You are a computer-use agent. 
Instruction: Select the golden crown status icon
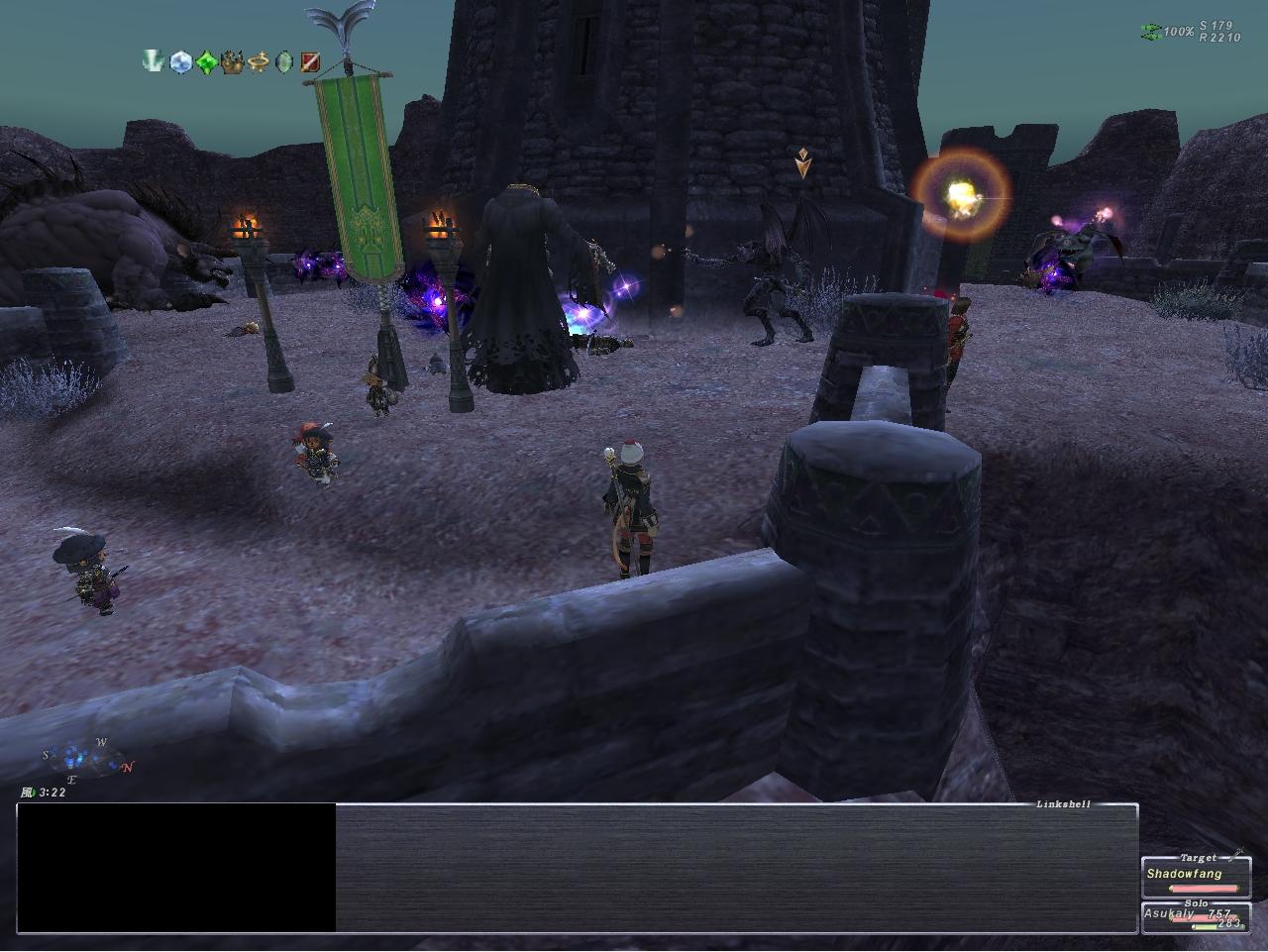[233, 62]
